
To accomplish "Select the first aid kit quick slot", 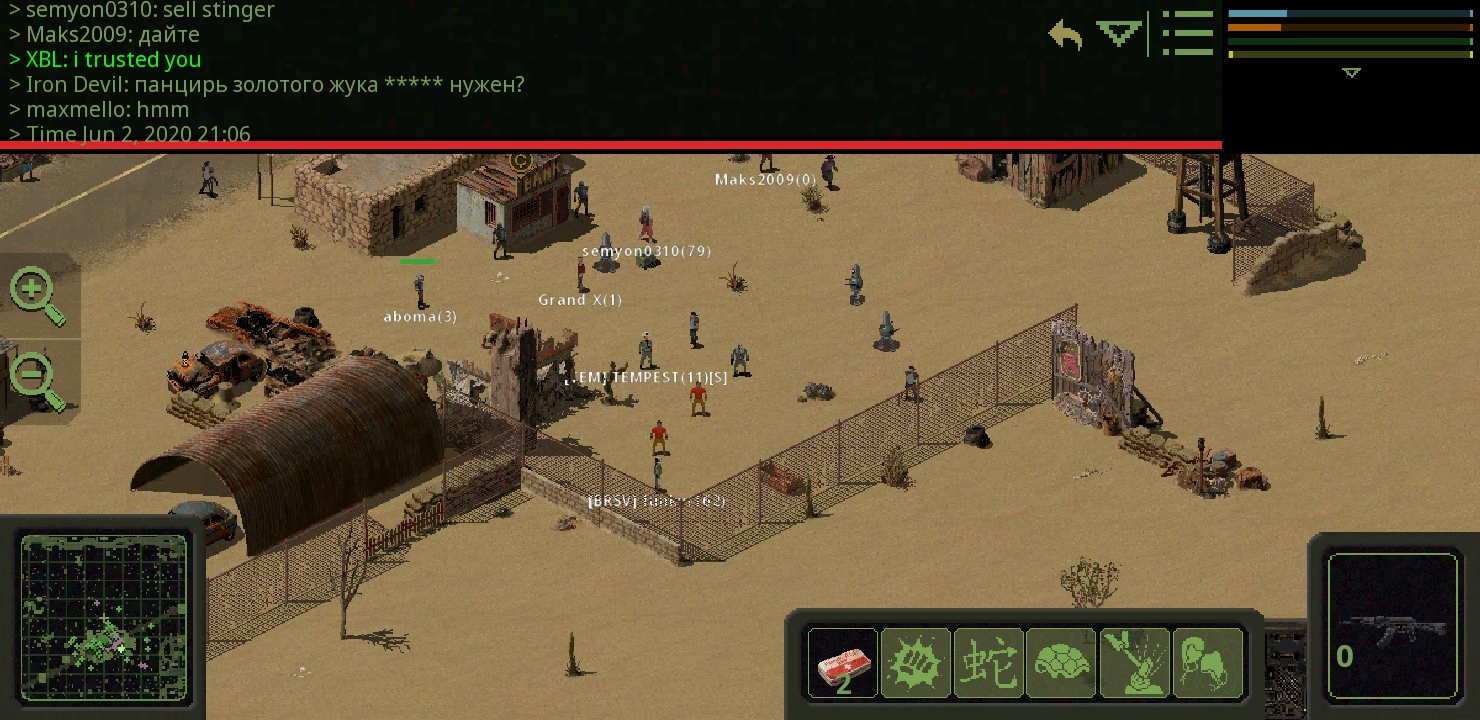I will pos(842,663).
